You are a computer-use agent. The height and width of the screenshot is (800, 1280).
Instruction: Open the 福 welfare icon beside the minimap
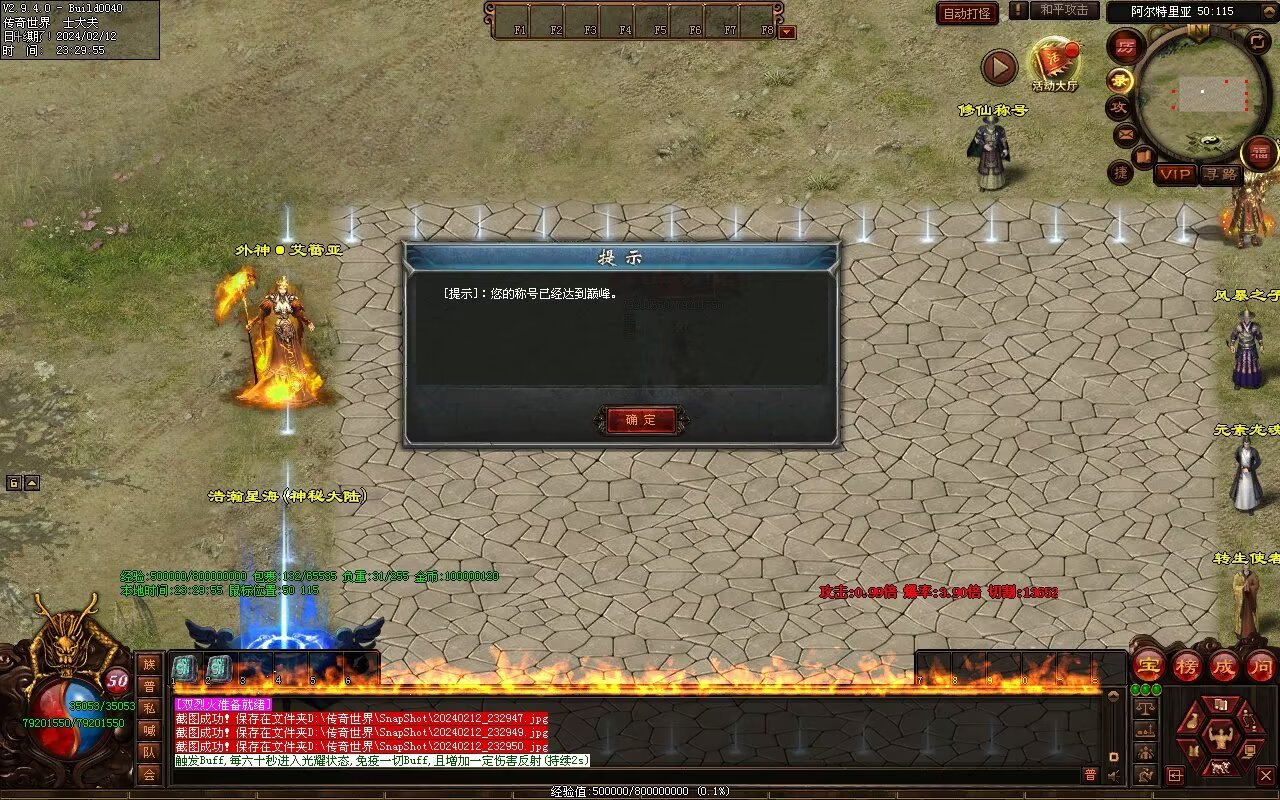(x=1261, y=153)
